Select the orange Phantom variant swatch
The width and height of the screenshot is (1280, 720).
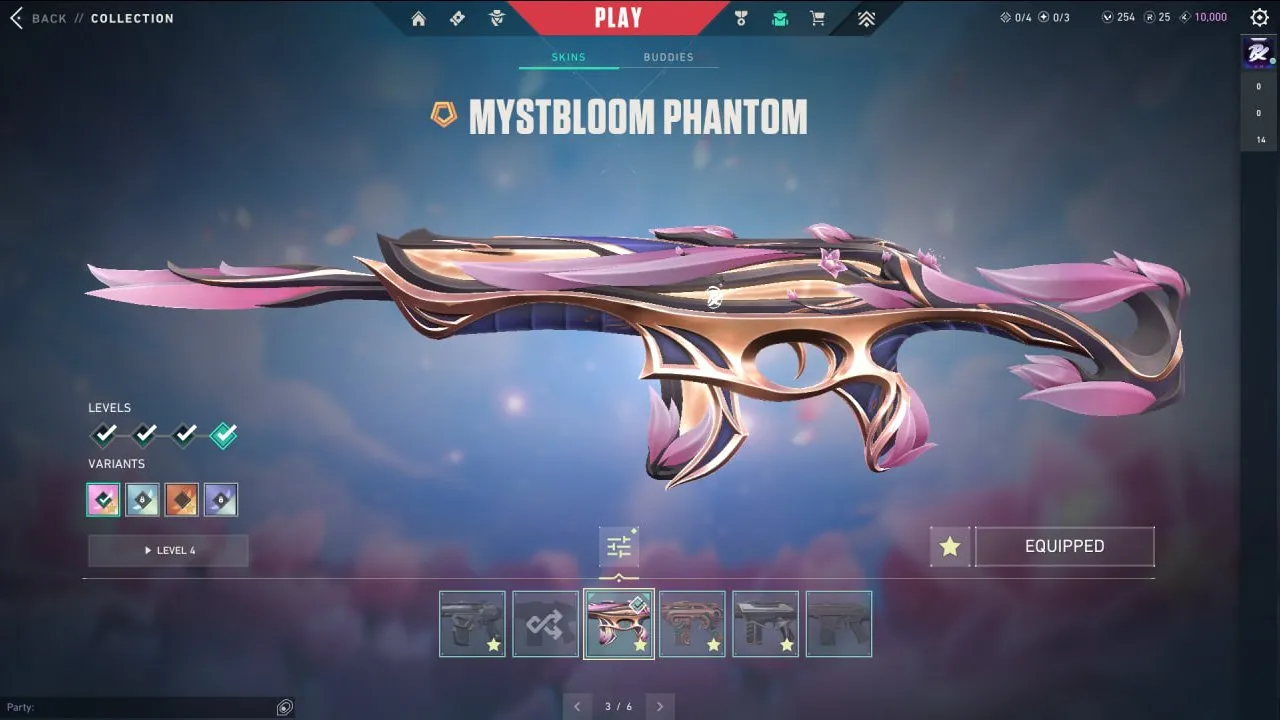pos(181,499)
